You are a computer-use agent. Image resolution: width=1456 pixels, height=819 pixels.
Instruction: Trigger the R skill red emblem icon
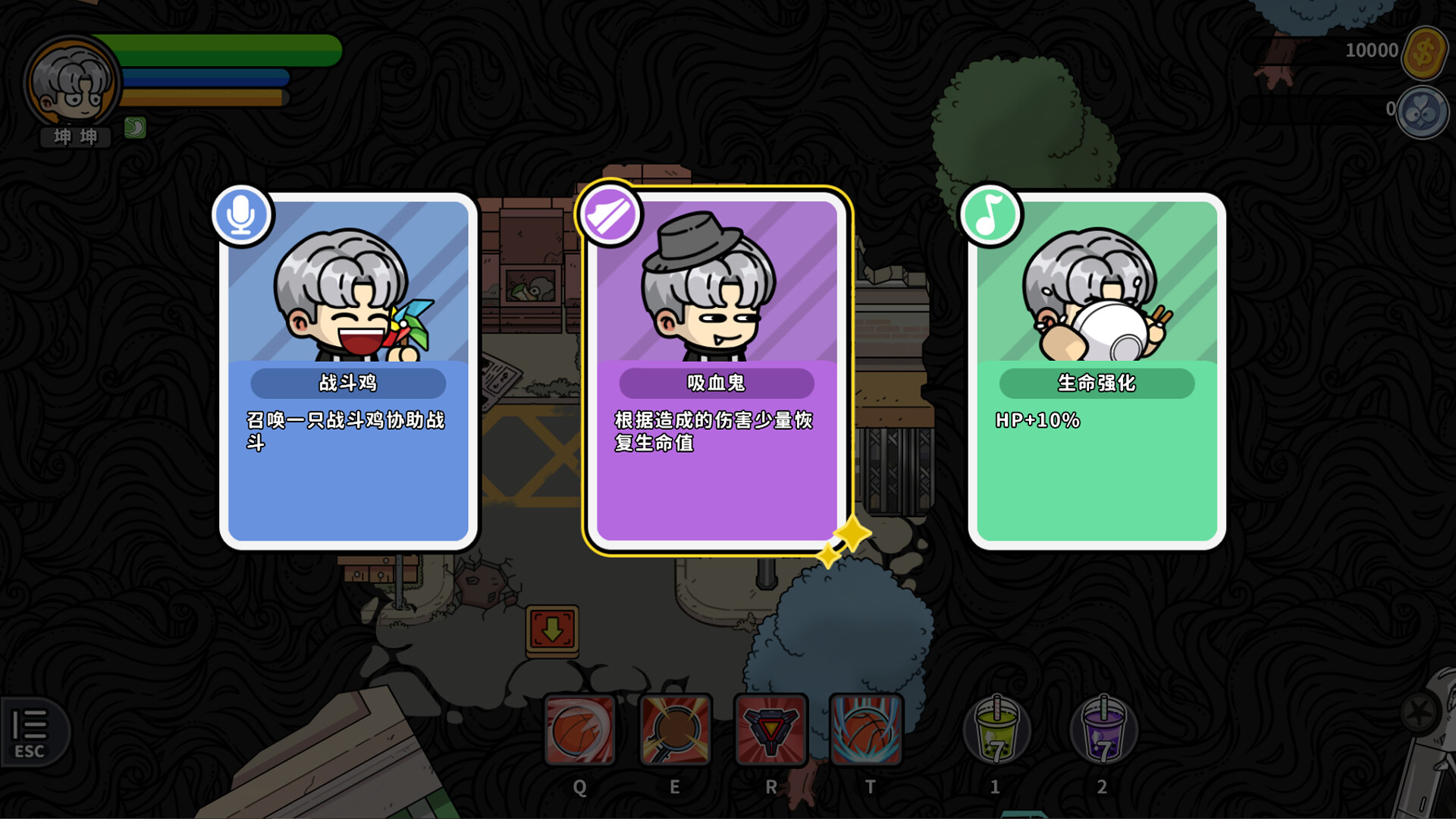click(770, 730)
